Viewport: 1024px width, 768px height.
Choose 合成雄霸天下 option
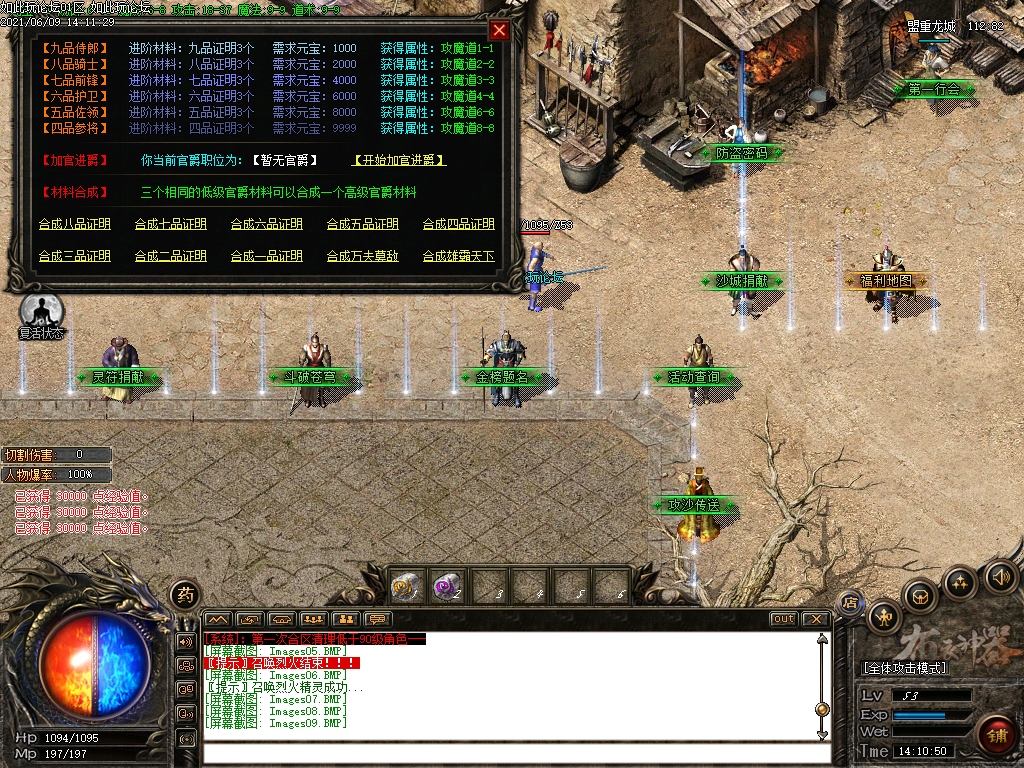pos(458,256)
